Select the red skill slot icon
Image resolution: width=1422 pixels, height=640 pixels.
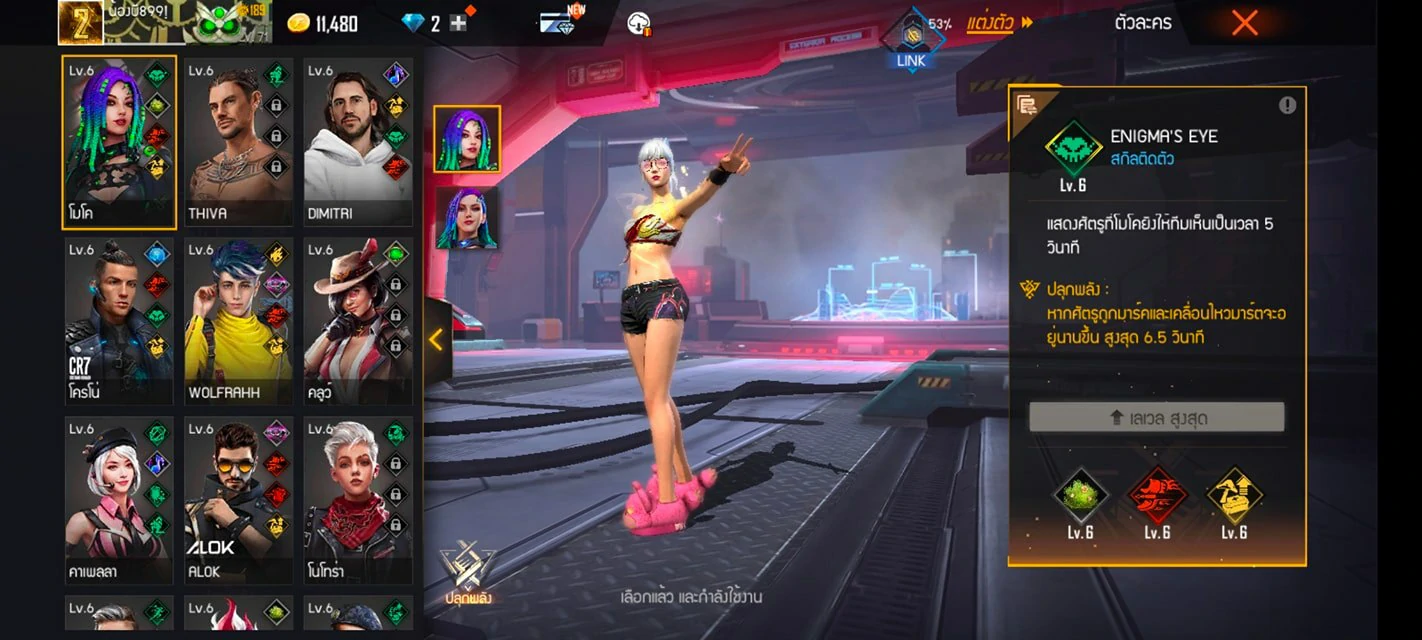coord(1157,496)
